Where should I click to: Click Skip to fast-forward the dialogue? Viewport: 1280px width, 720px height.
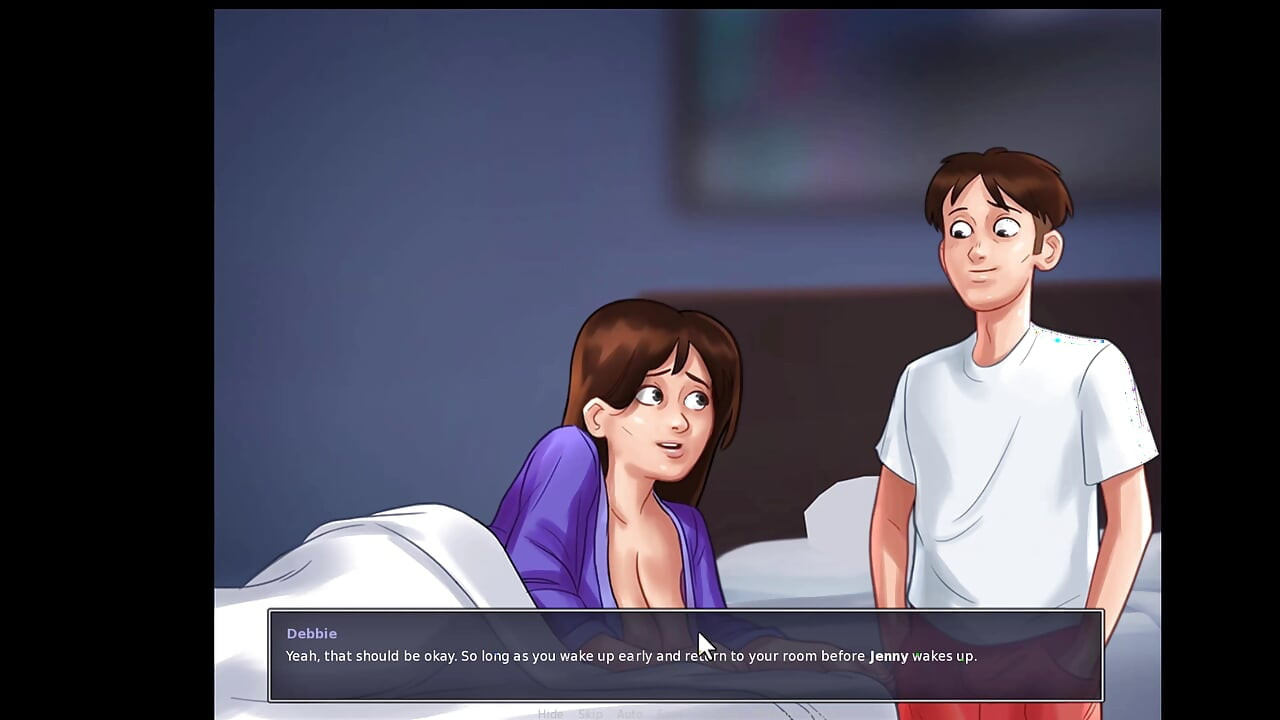coord(590,714)
